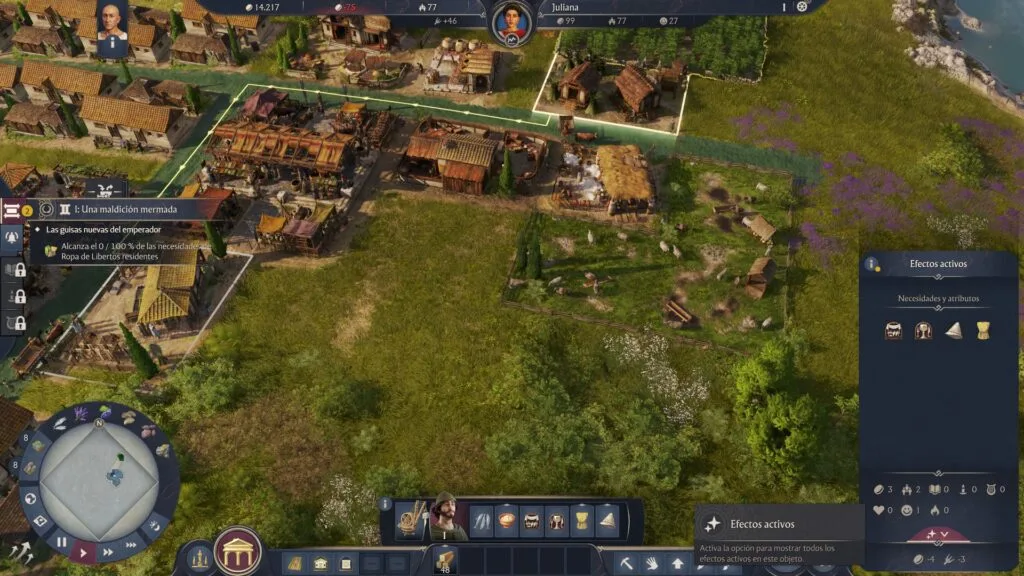1024x576 pixels.
Task: Open the settings gear icon
Action: click(801, 7)
